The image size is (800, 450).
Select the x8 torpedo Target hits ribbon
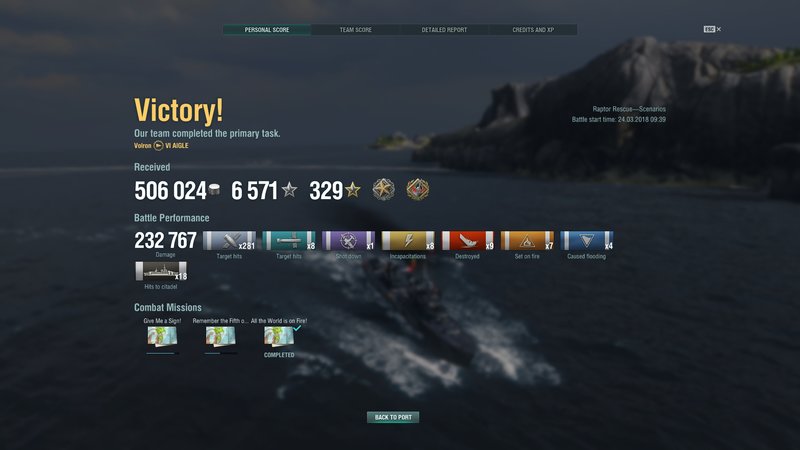288,240
